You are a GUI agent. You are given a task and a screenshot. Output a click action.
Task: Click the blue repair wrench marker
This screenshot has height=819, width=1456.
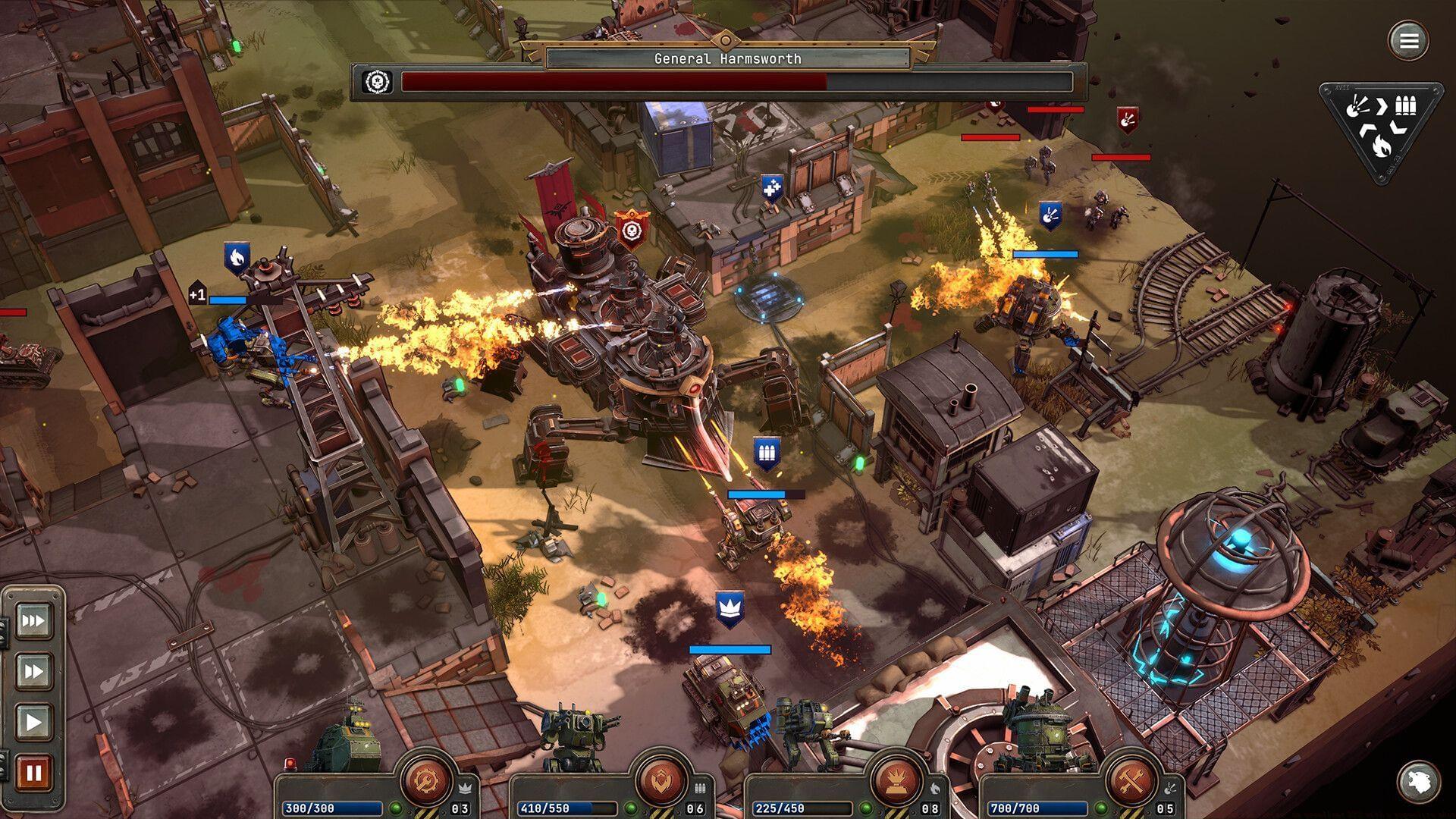[772, 188]
